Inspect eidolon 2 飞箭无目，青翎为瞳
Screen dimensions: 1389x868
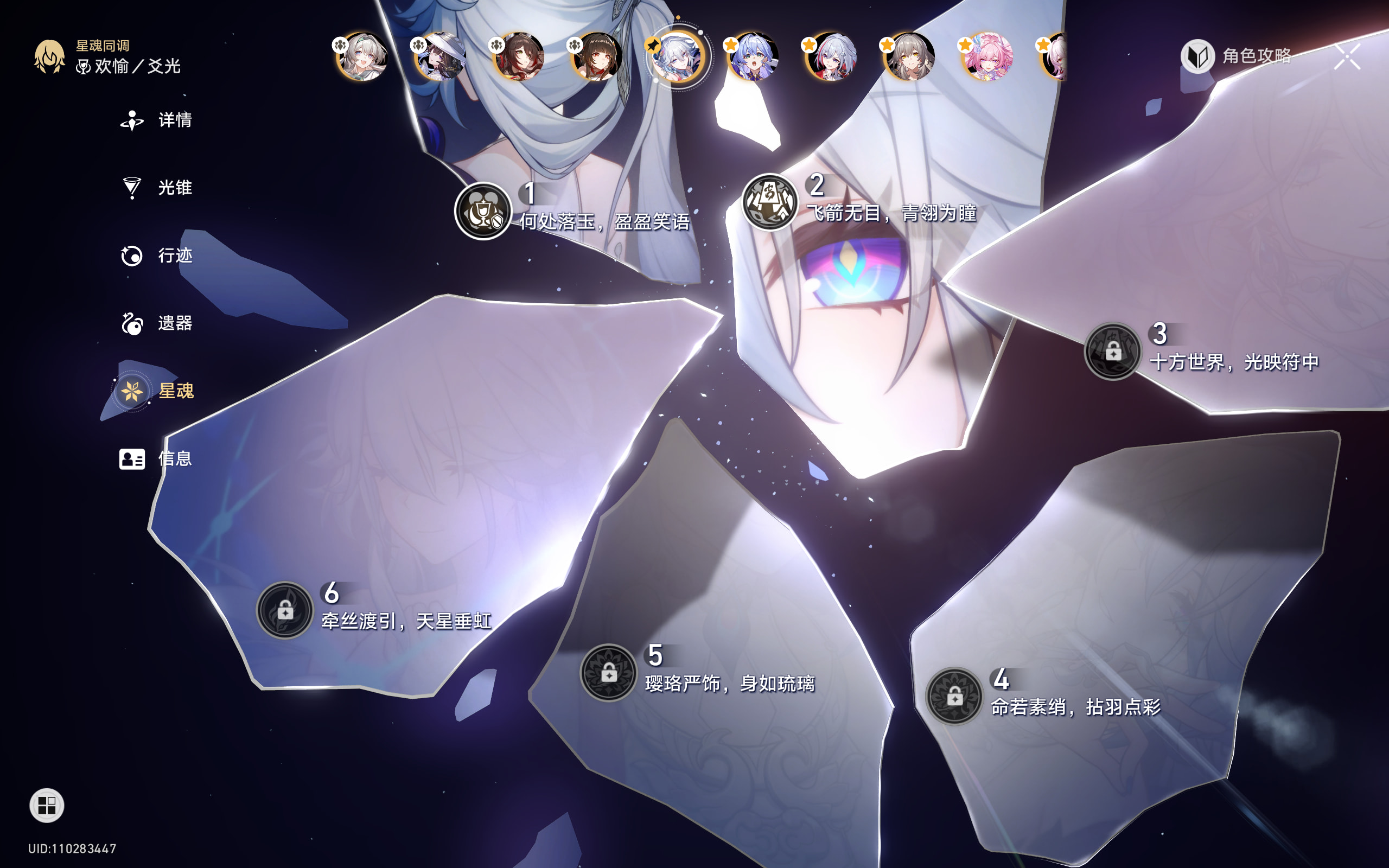pos(770,202)
